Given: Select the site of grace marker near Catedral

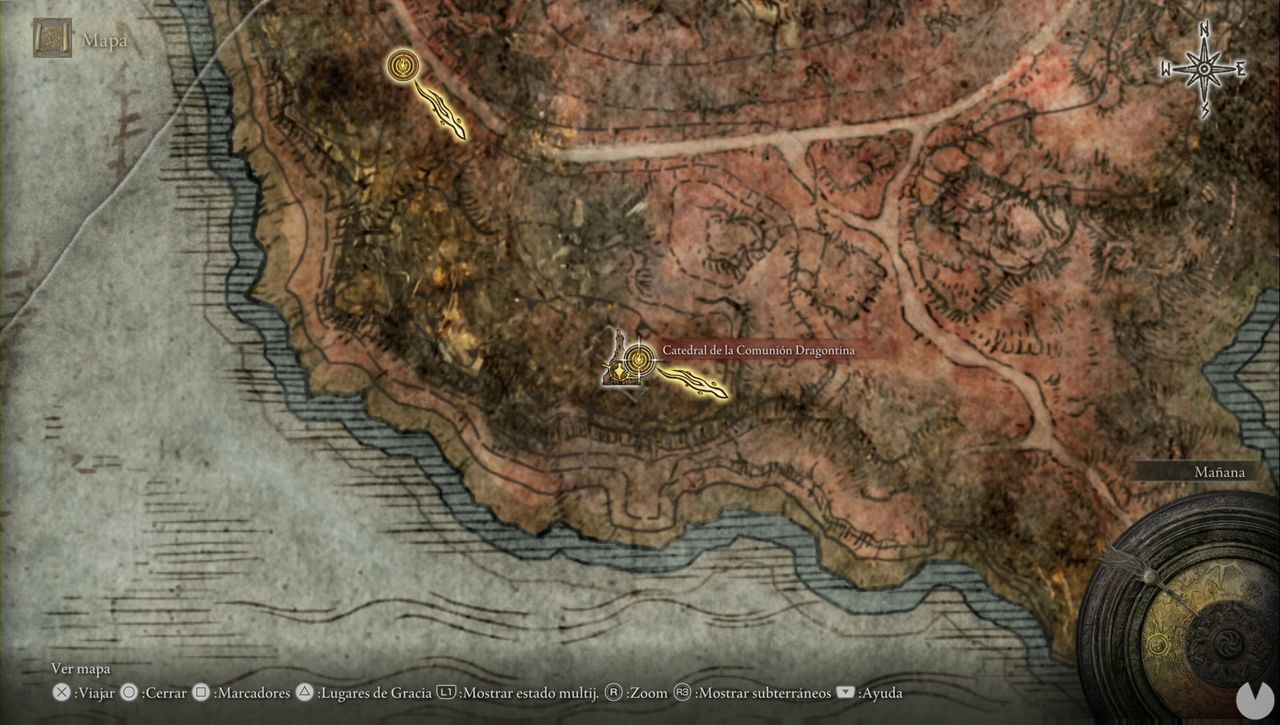Looking at the screenshot, I should (638, 360).
